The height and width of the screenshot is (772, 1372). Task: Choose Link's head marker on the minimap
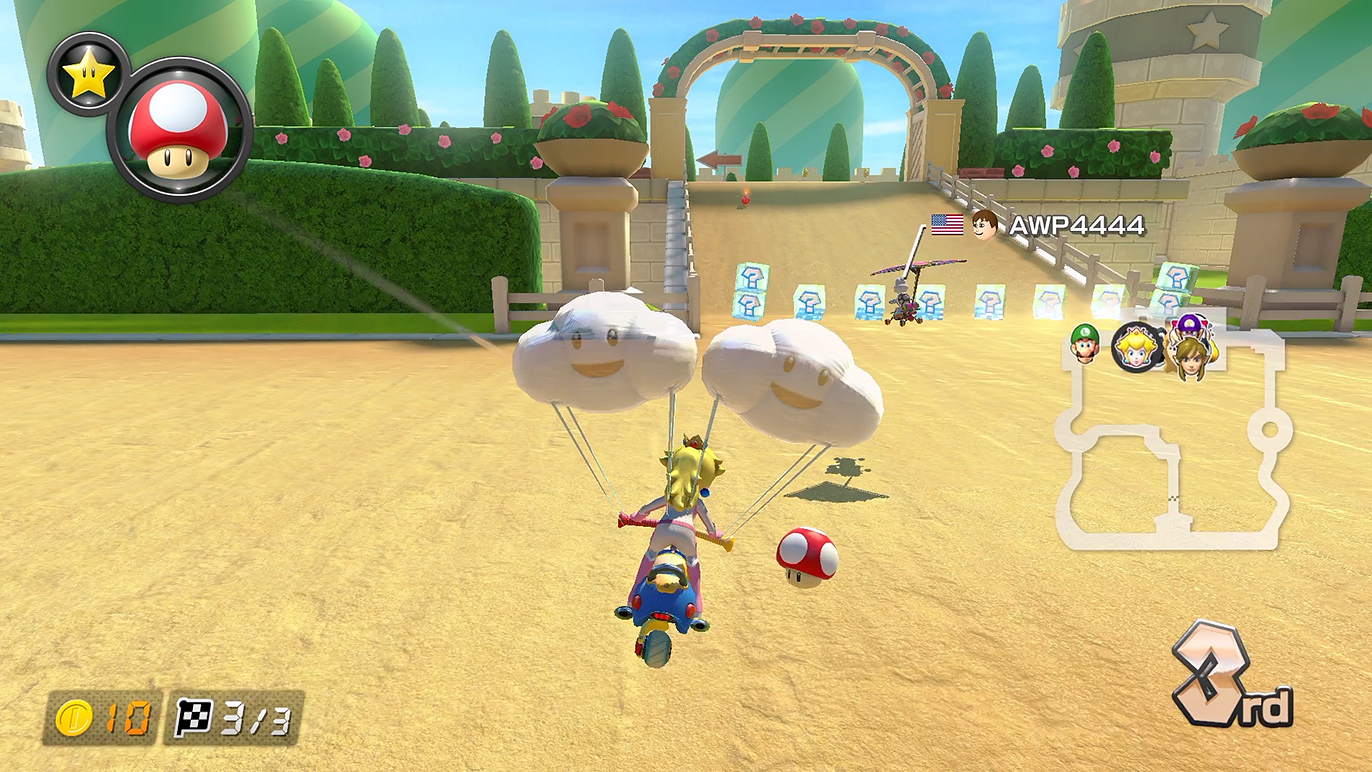(1189, 358)
